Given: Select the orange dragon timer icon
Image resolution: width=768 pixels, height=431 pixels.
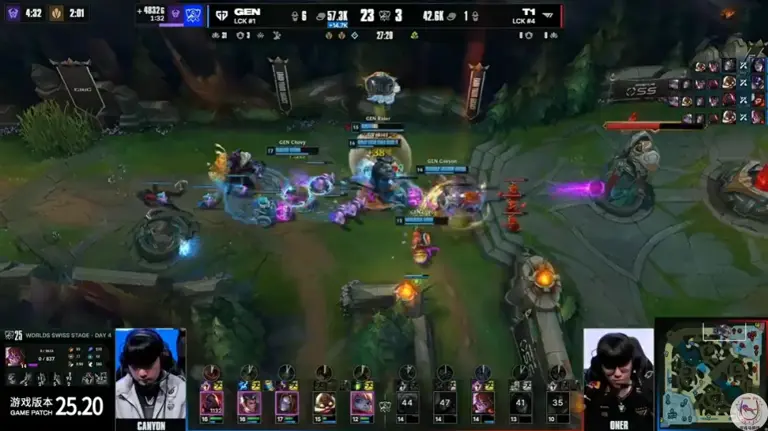Looking at the screenshot, I should point(57,13).
